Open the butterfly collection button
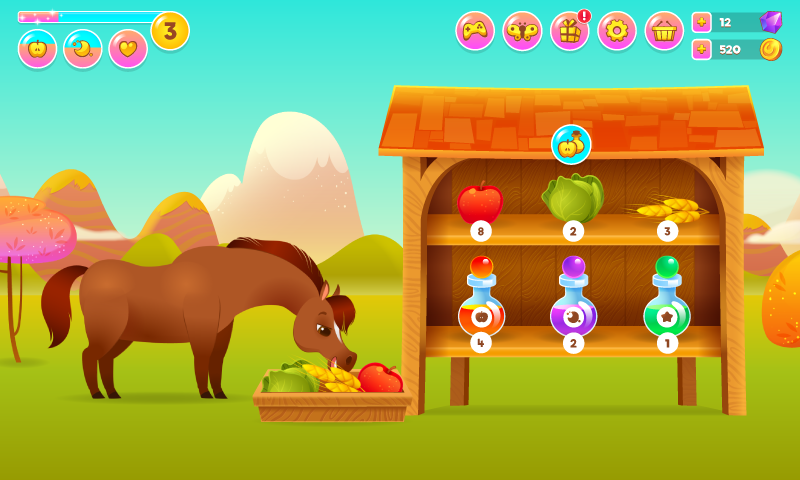The image size is (800, 480). pyautogui.click(x=522, y=31)
